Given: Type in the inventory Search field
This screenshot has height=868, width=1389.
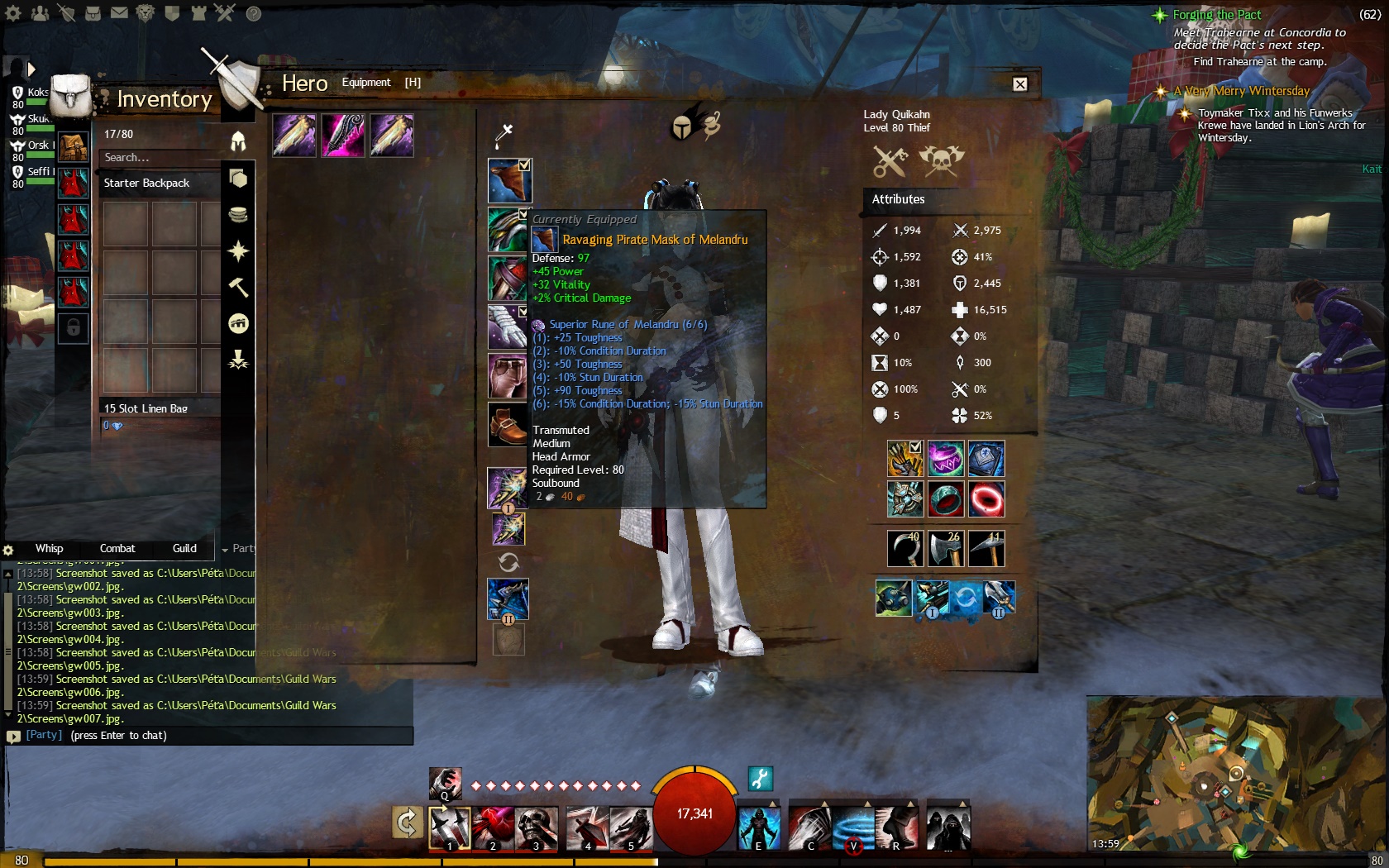Looking at the screenshot, I should coord(157,157).
